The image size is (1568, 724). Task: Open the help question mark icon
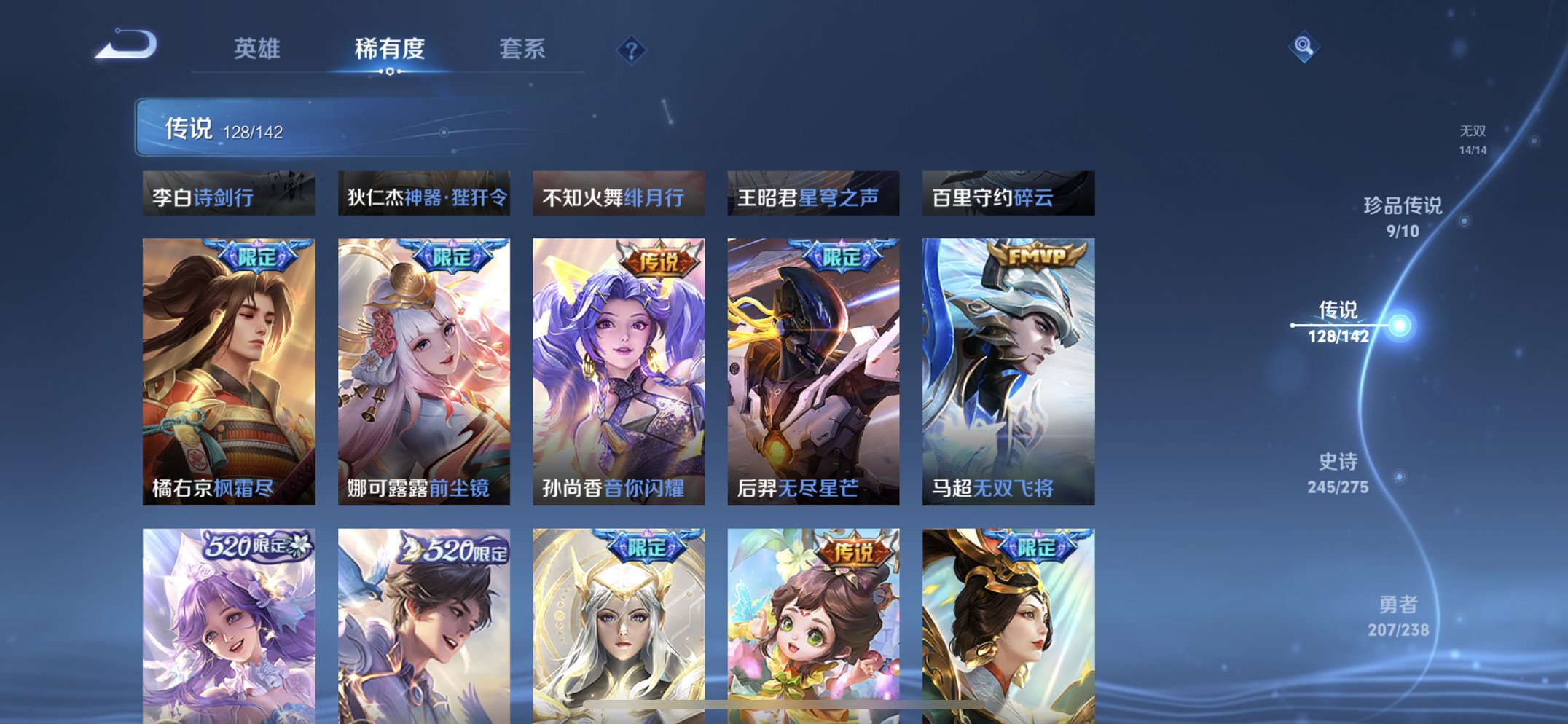632,49
